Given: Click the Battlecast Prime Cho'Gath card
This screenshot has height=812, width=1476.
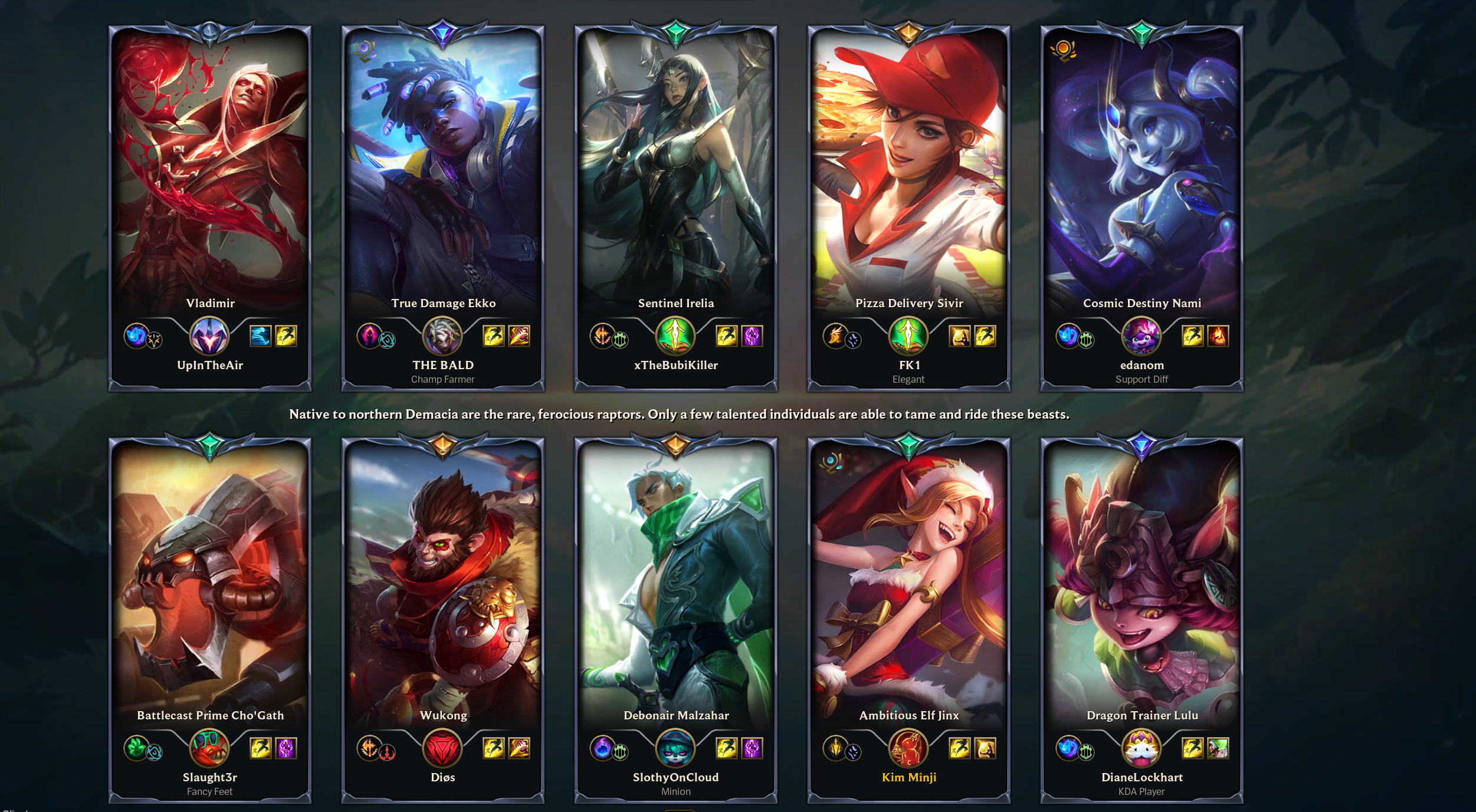Looking at the screenshot, I should click(209, 590).
